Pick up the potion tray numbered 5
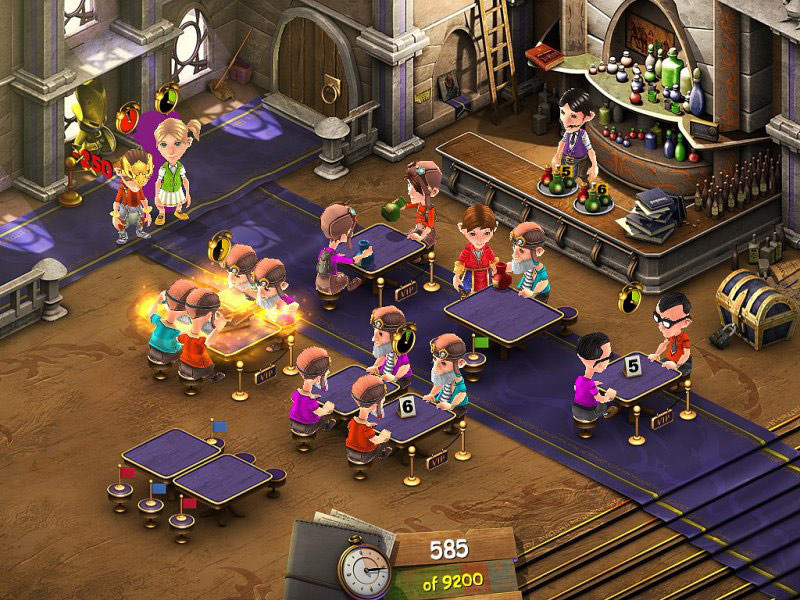 tap(558, 178)
